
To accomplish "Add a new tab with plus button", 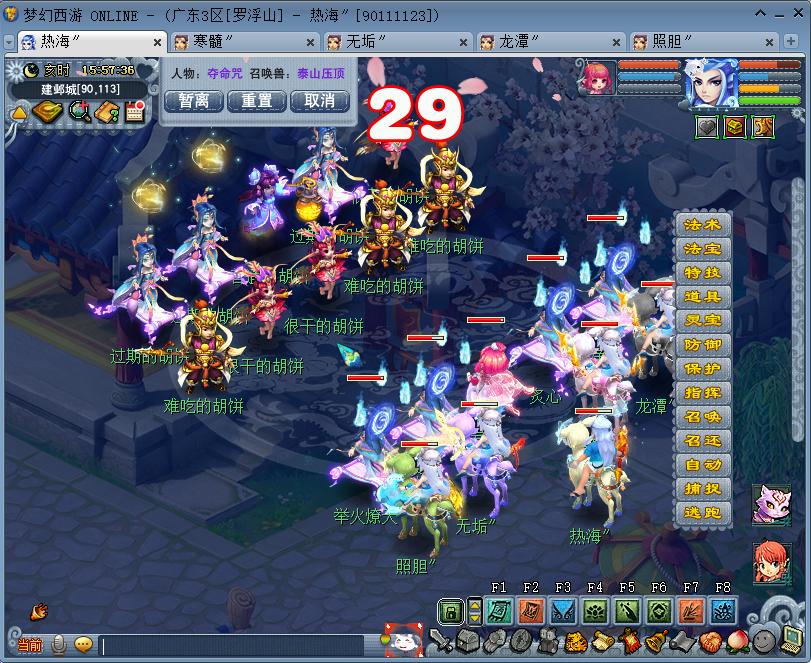I will point(792,42).
